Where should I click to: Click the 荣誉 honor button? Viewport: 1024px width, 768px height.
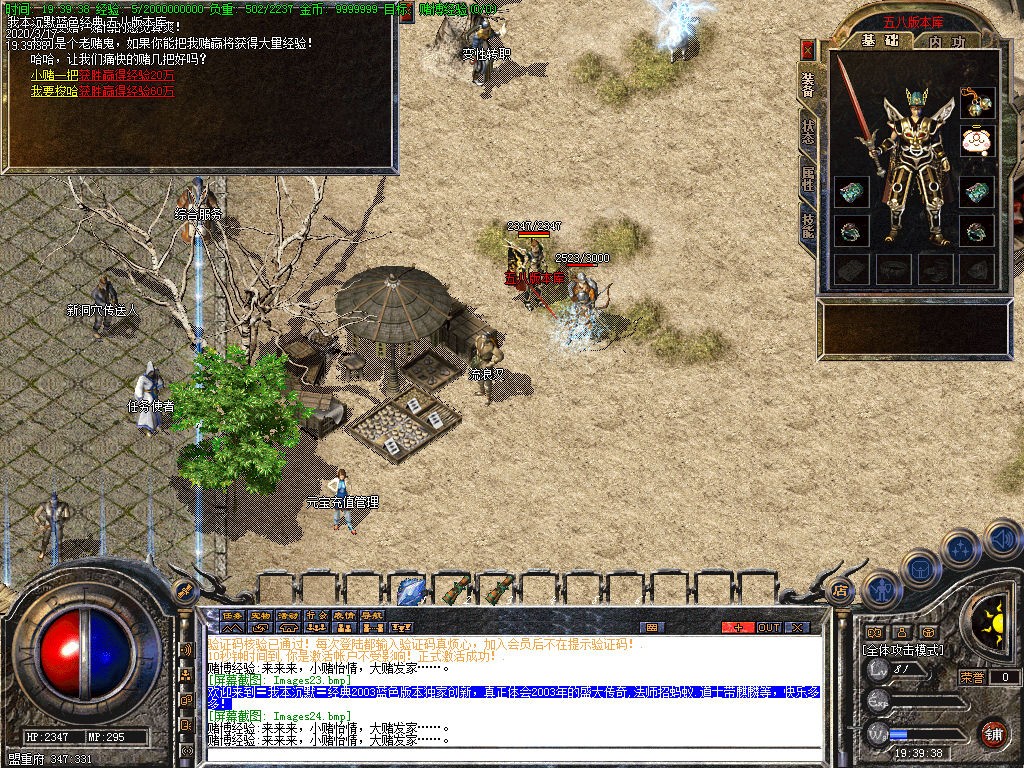(972, 677)
